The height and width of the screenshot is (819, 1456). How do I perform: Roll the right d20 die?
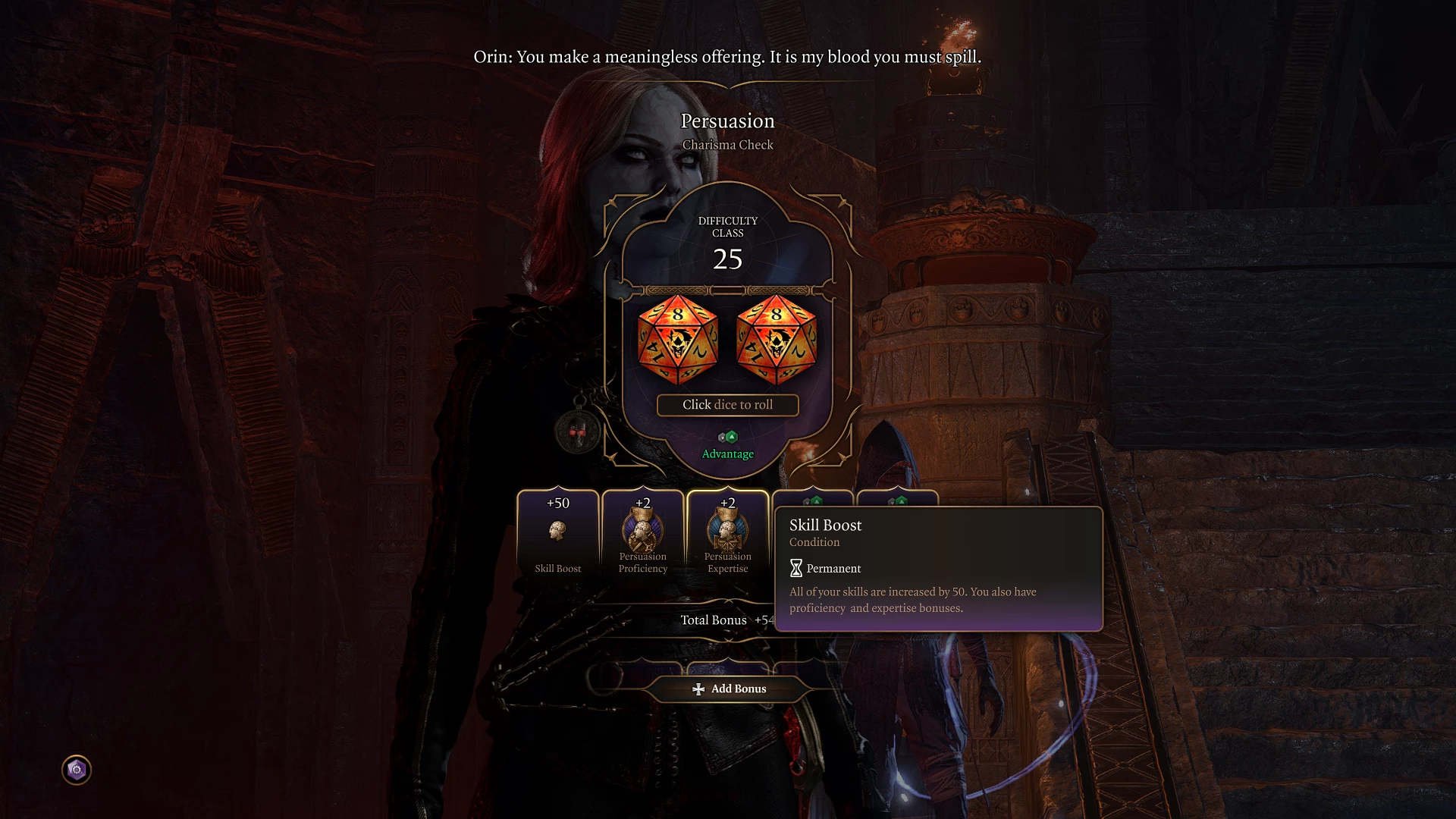[777, 340]
